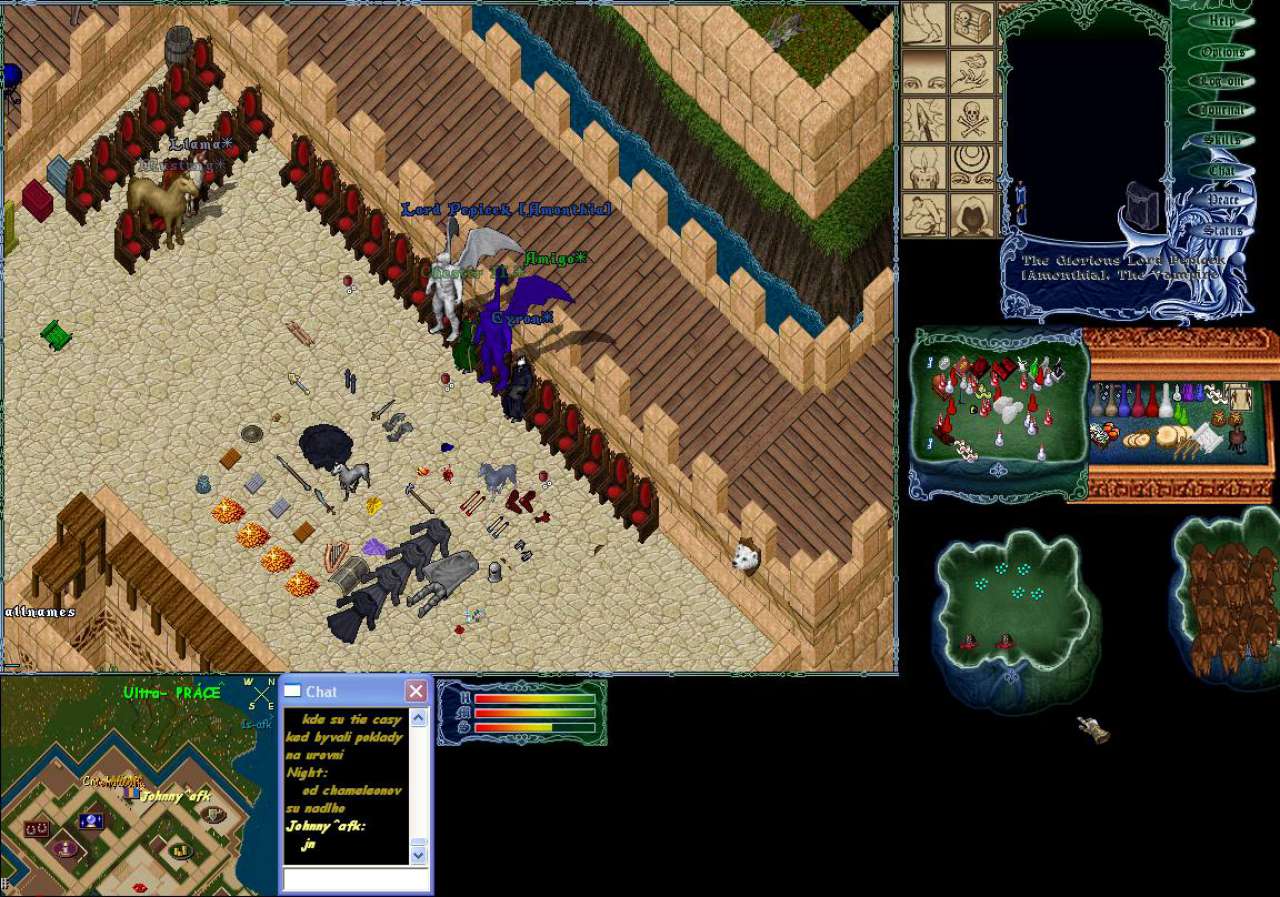The height and width of the screenshot is (897, 1280).
Task: Click the Log Out button
Action: (1222, 81)
